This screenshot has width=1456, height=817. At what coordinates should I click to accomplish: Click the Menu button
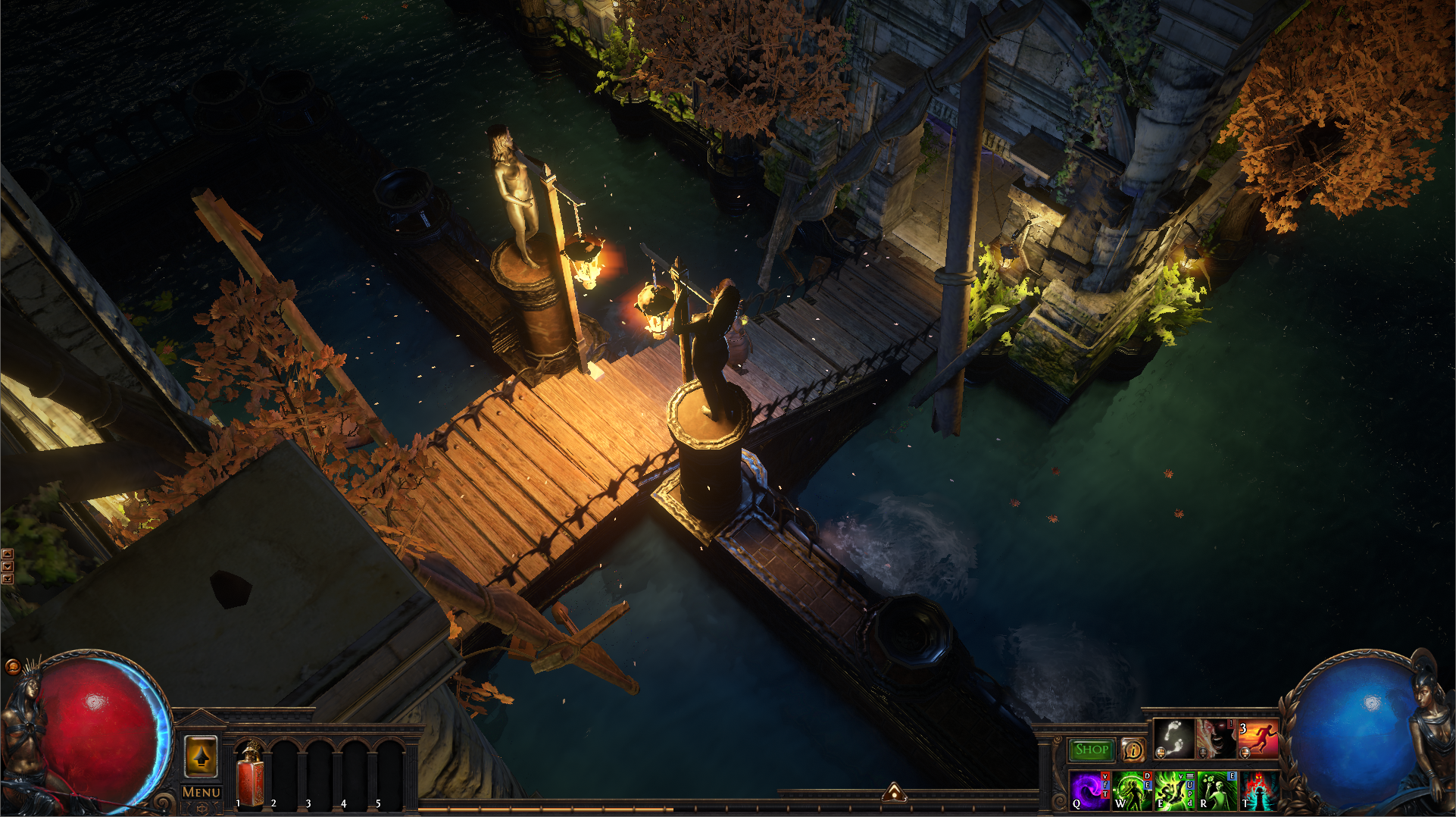pyautogui.click(x=201, y=792)
